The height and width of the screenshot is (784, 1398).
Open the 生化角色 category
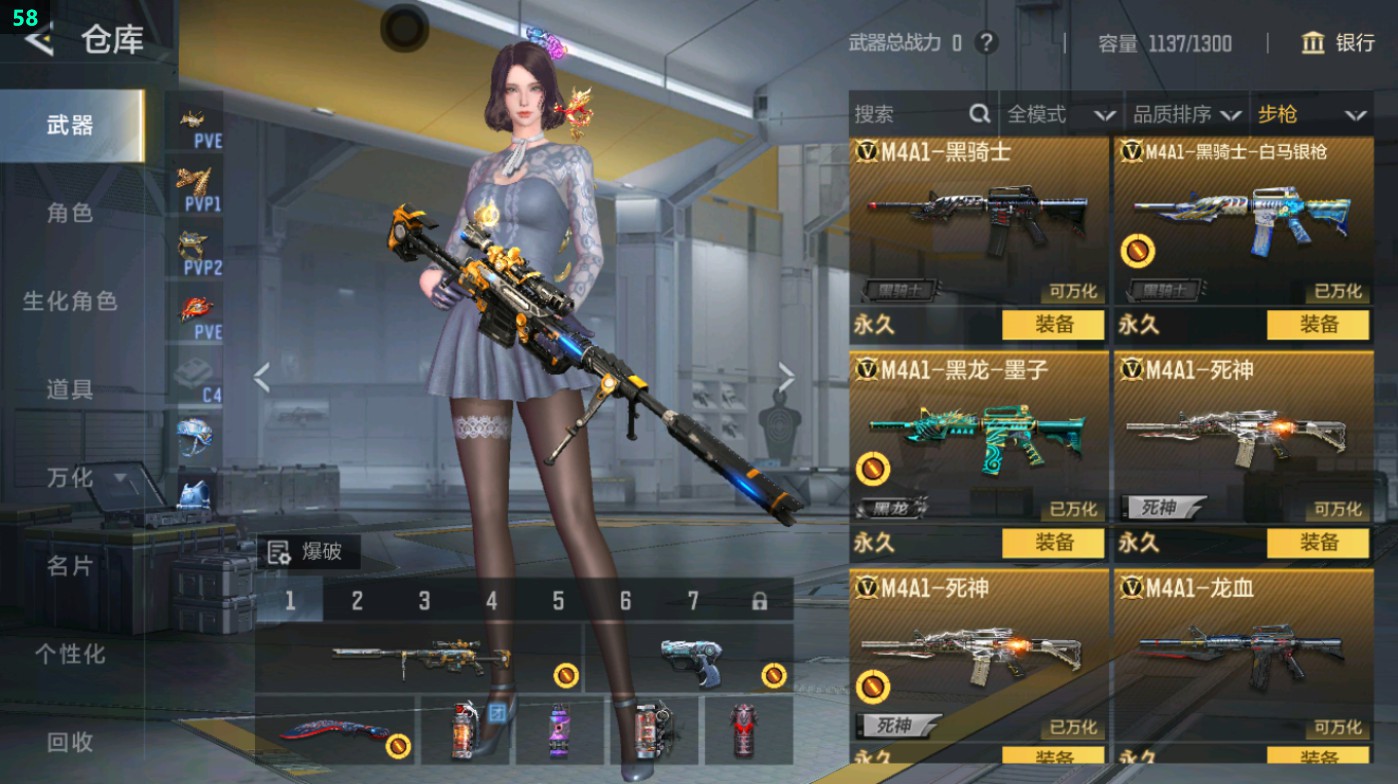coord(70,301)
